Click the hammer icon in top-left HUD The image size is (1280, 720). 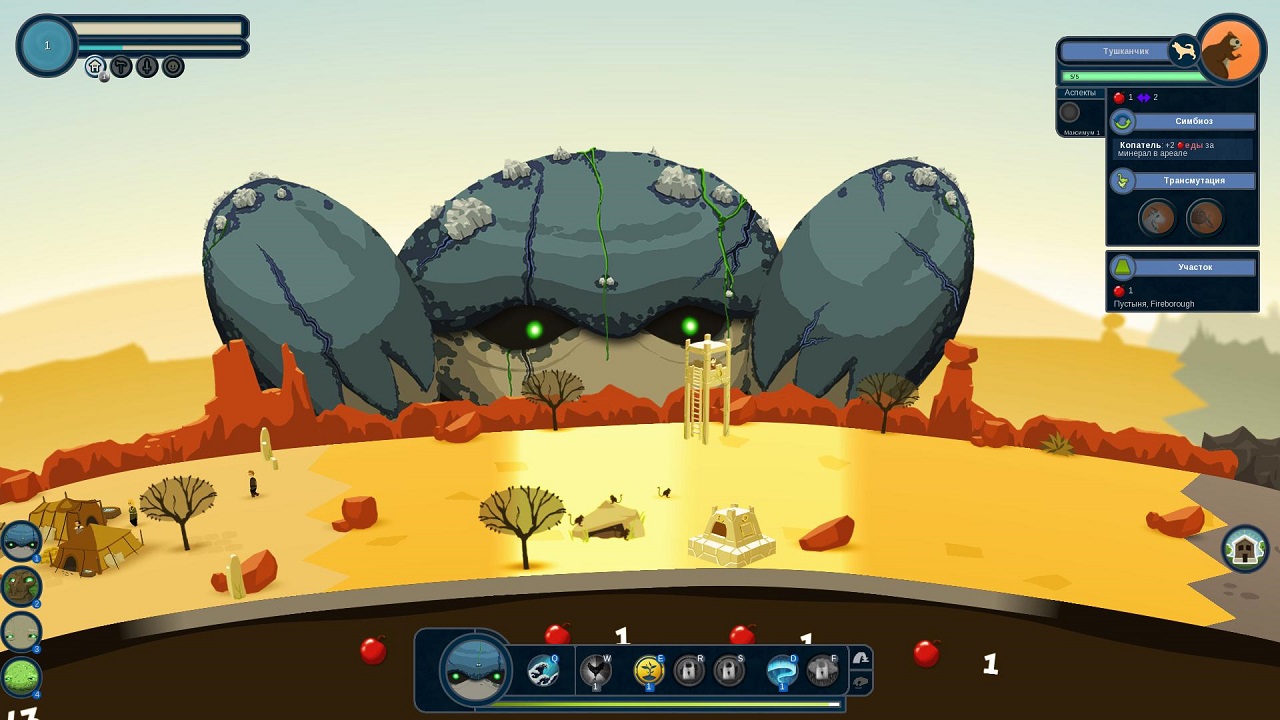121,67
